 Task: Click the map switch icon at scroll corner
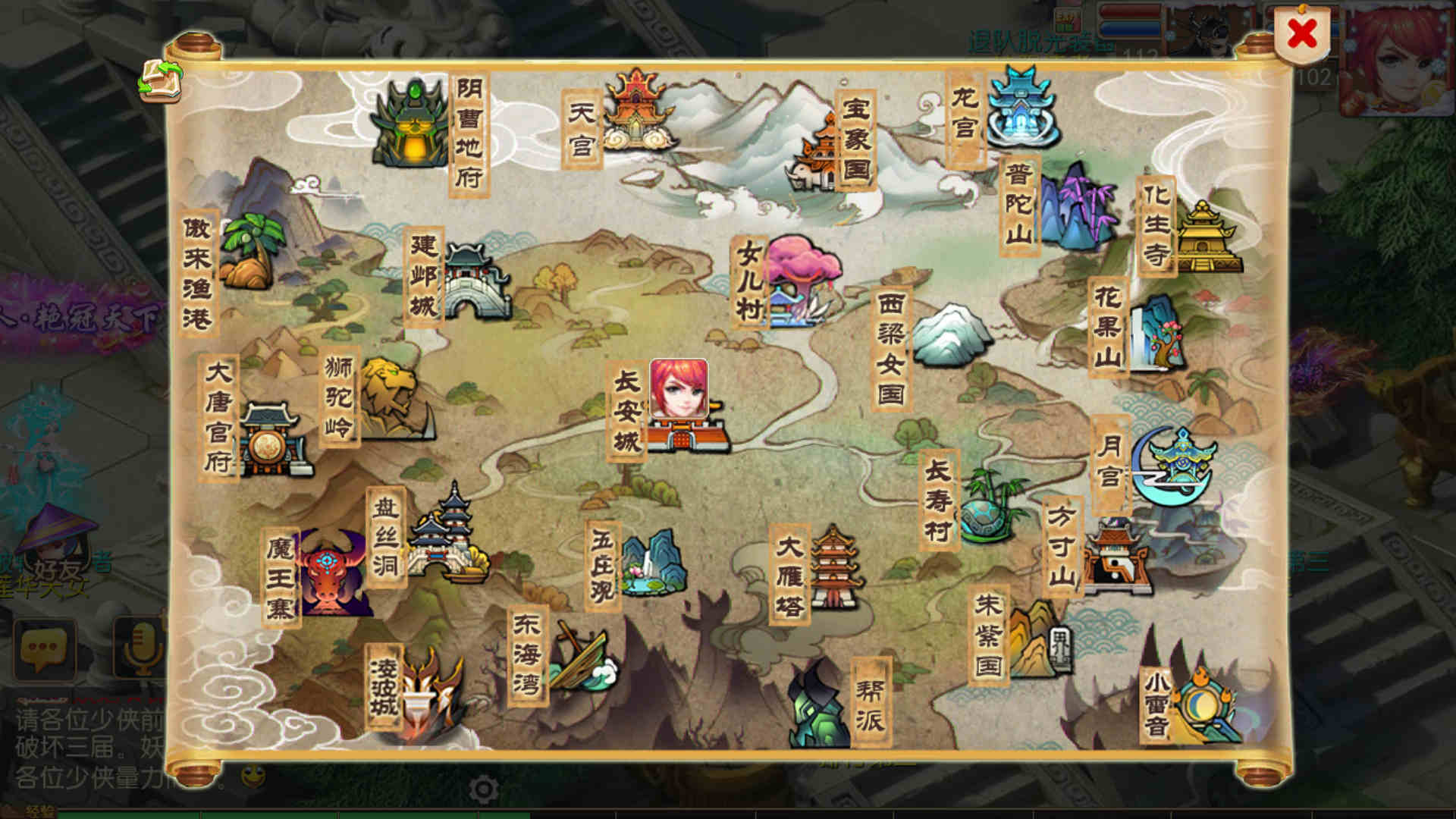[160, 80]
